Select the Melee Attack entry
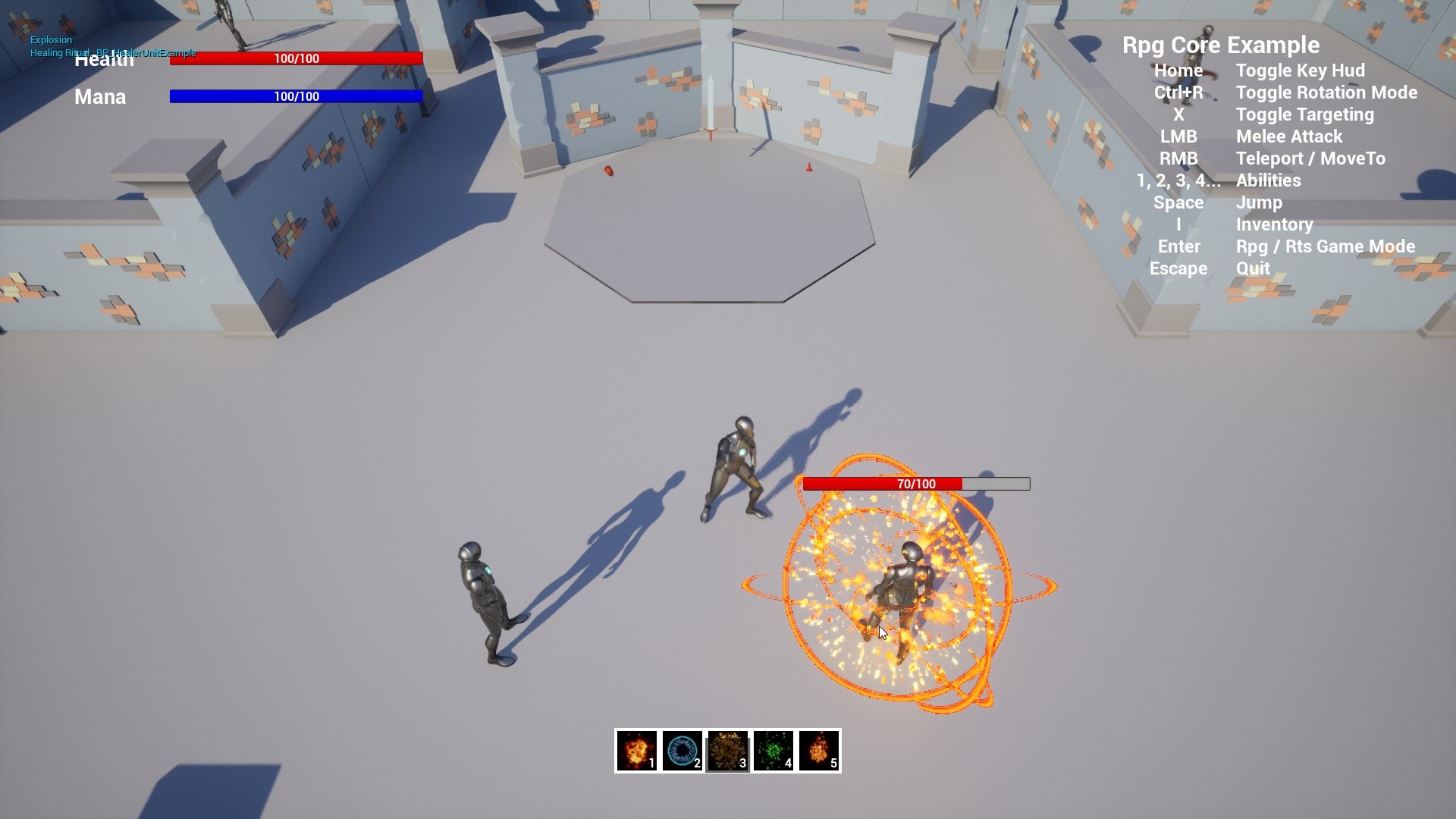This screenshot has width=1456, height=819. click(1288, 136)
